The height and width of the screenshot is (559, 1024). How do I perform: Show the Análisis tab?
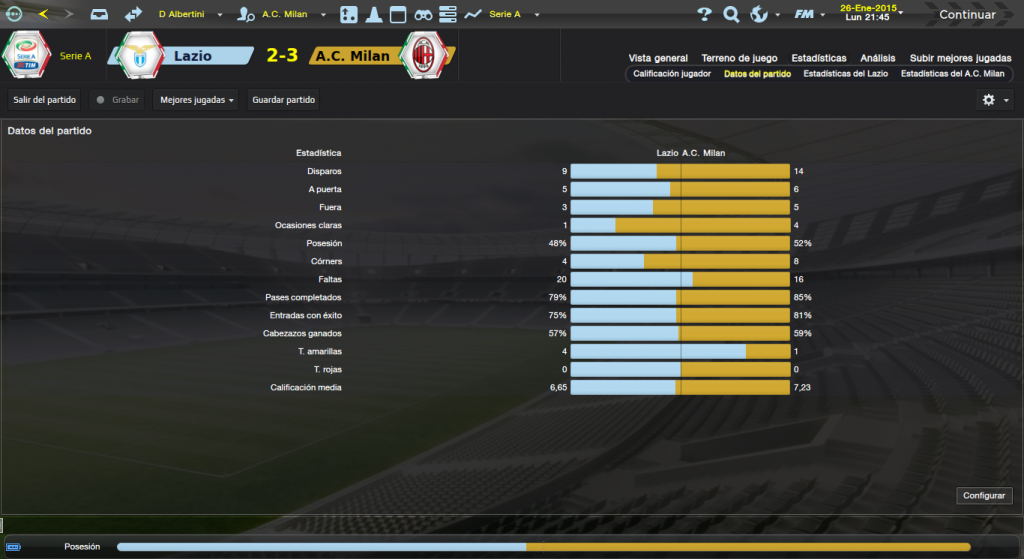878,58
